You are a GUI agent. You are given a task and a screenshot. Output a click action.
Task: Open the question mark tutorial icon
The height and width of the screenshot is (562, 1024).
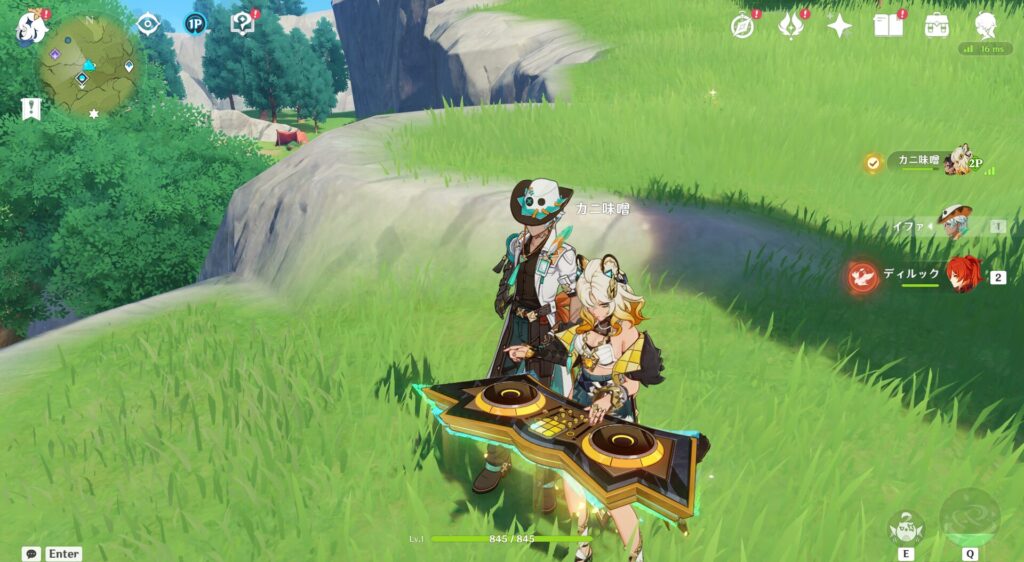pyautogui.click(x=241, y=23)
